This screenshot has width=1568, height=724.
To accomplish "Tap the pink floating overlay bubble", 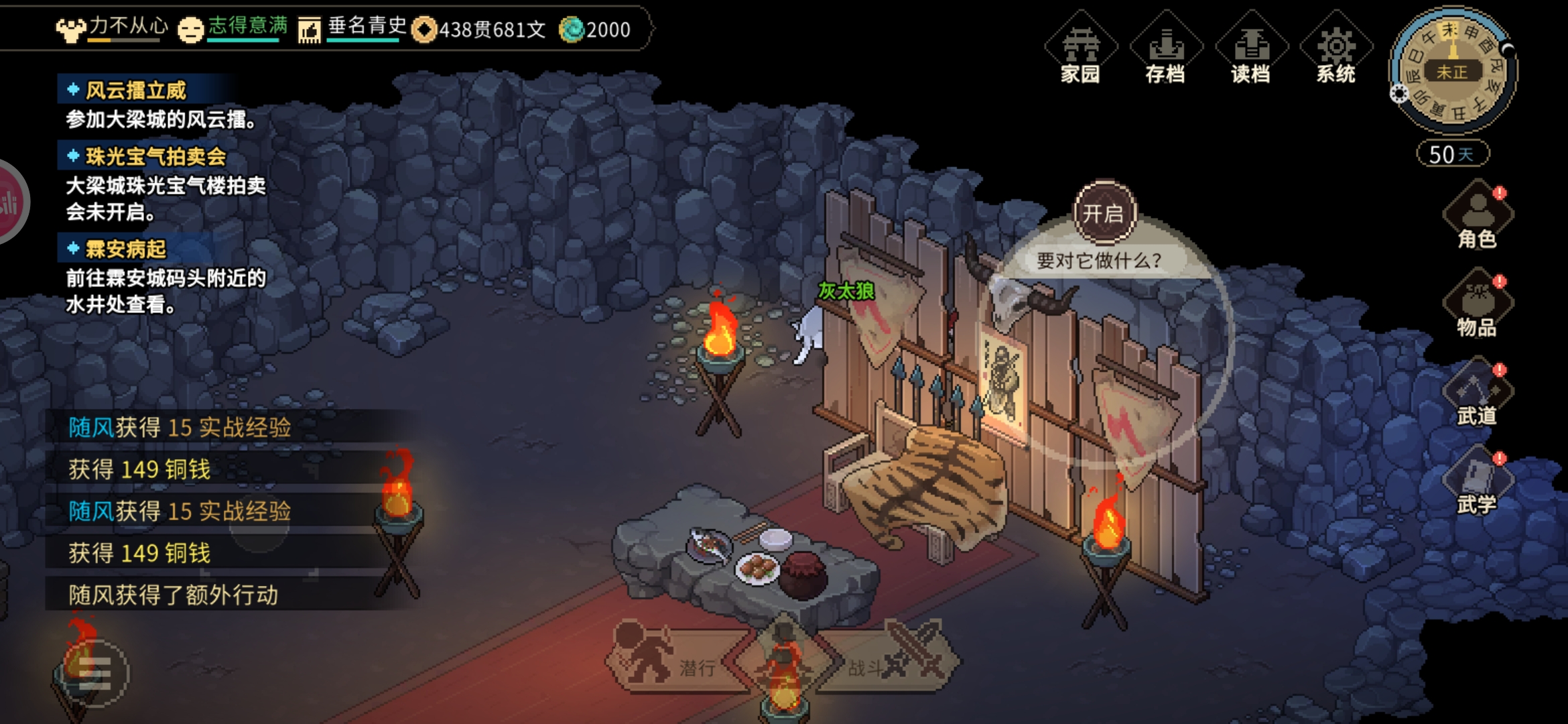I will tap(9, 202).
